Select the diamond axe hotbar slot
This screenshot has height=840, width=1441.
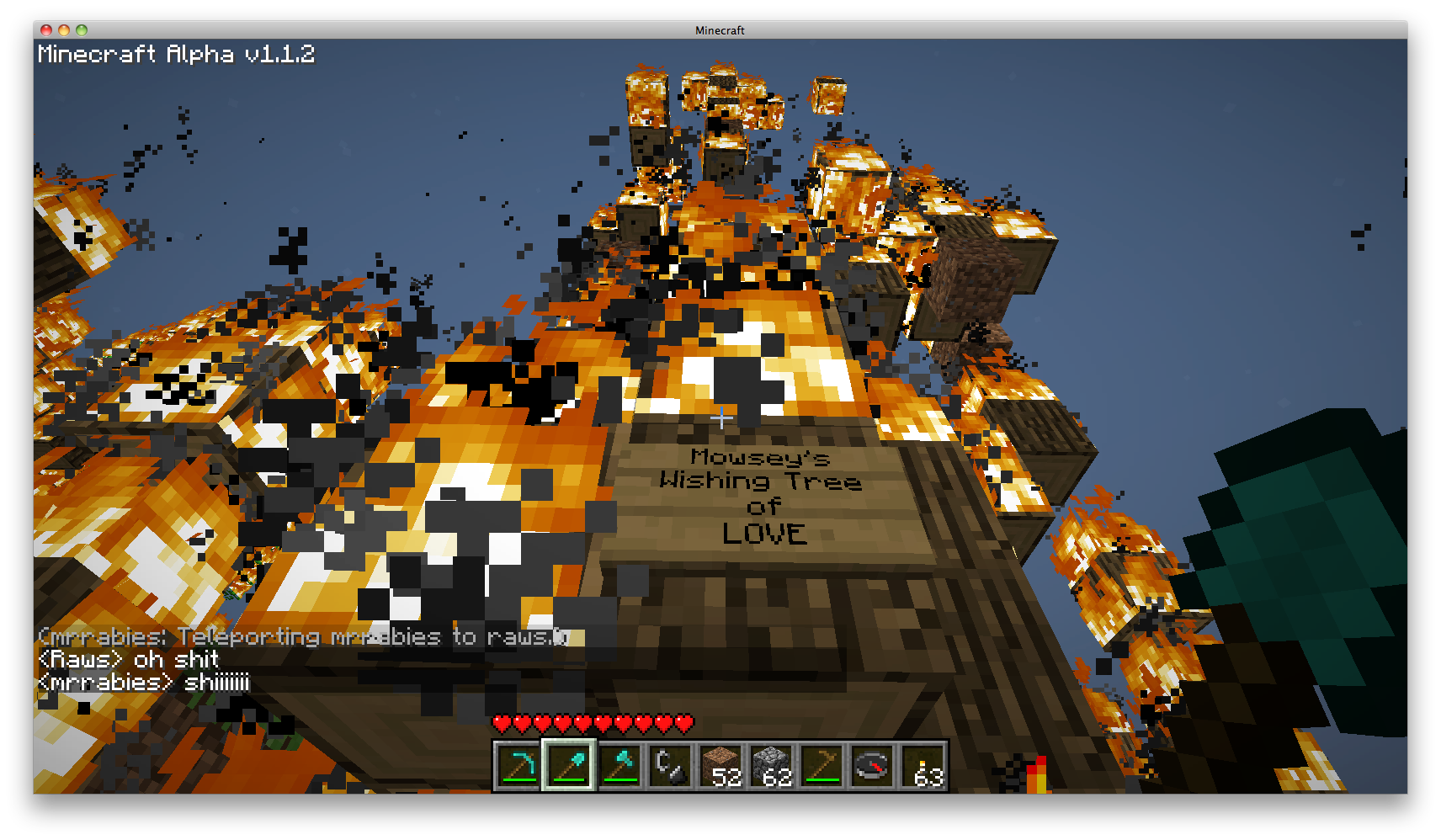coord(619,766)
